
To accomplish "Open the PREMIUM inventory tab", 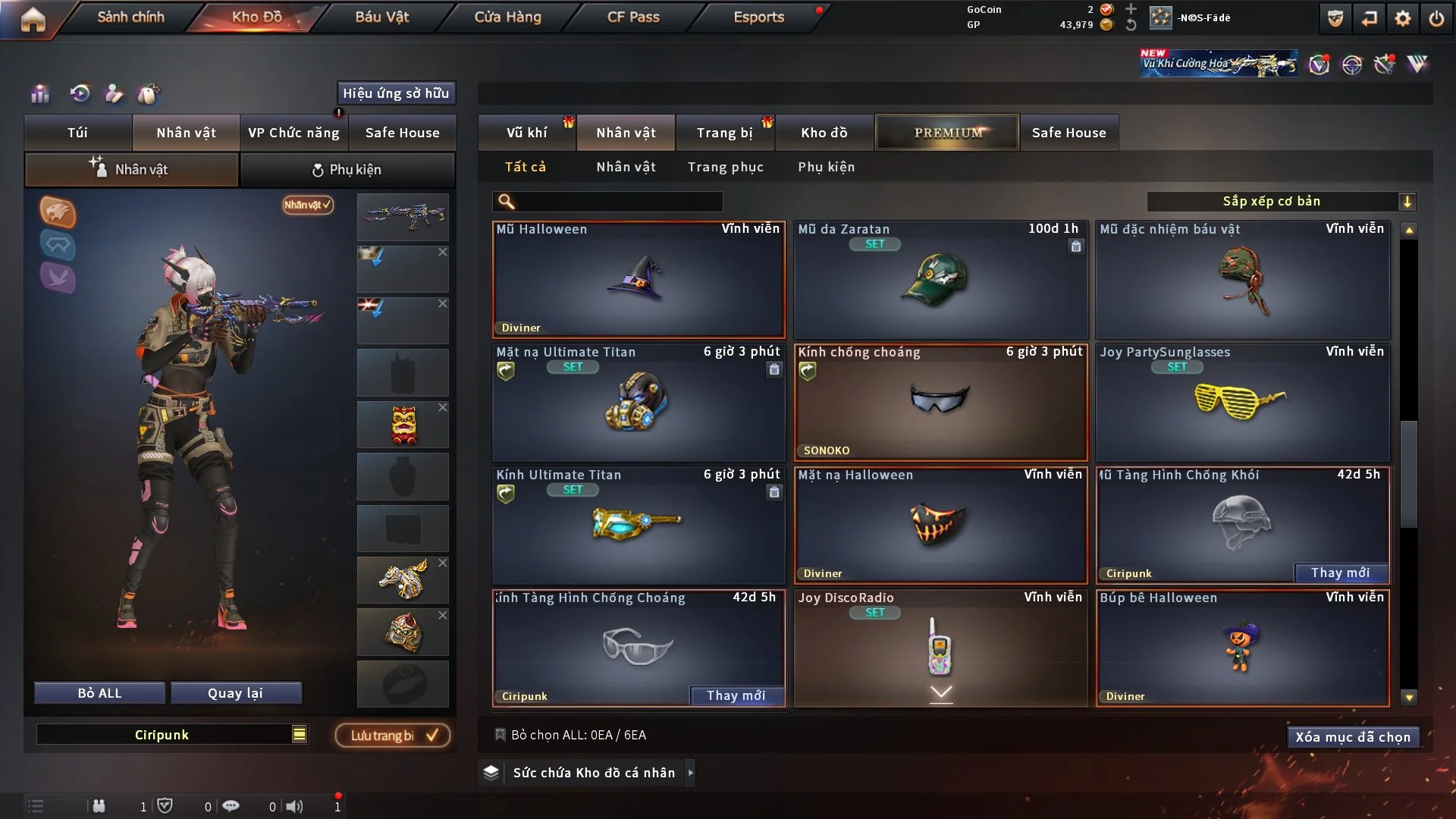I will pyautogui.click(x=947, y=133).
